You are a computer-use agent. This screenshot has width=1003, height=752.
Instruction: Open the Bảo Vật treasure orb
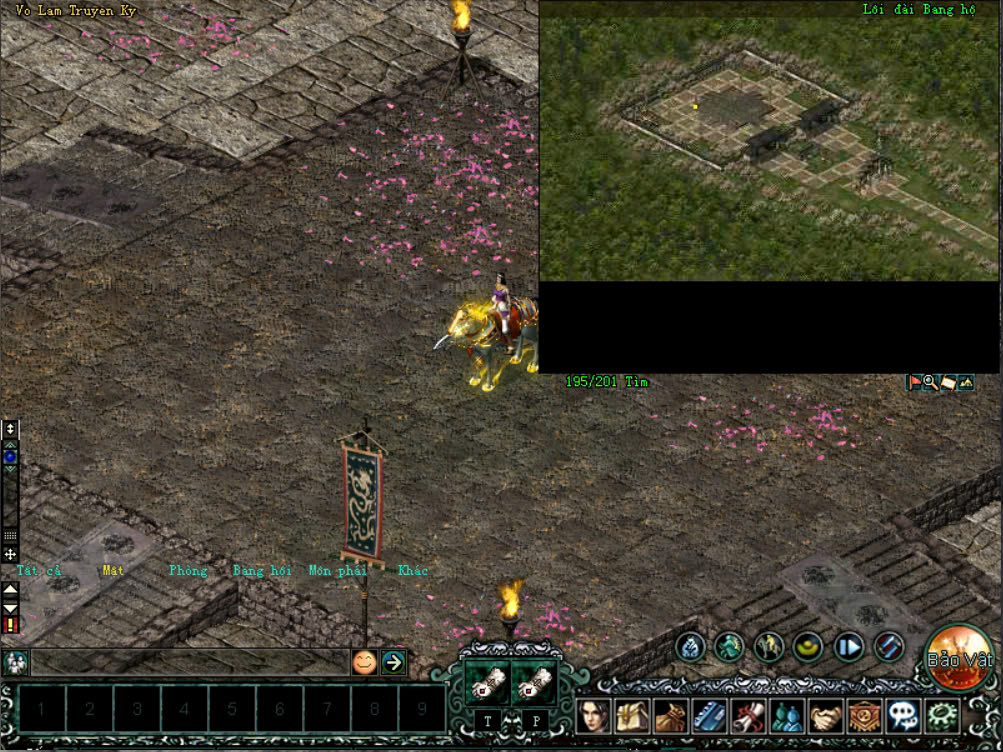[959, 657]
